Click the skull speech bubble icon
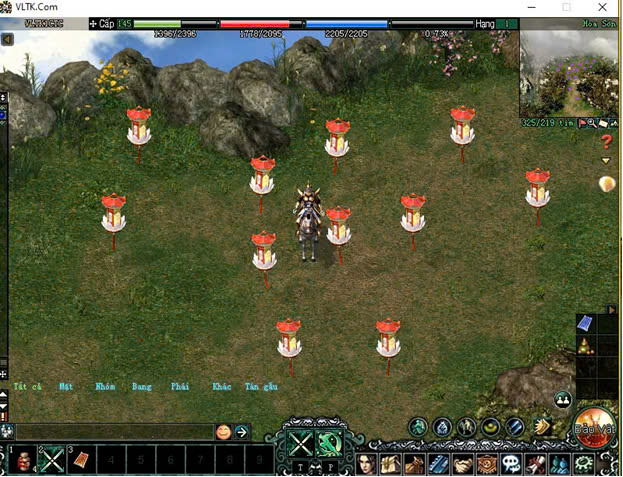 511,464
